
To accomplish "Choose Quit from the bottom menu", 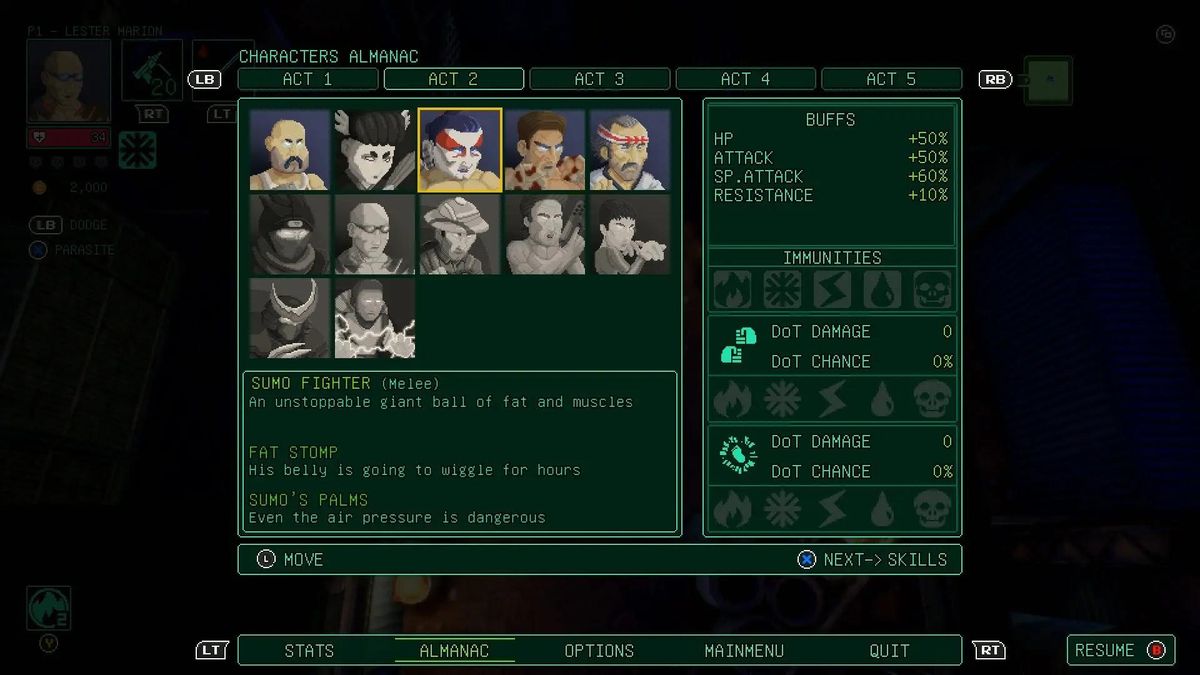I will click(889, 650).
